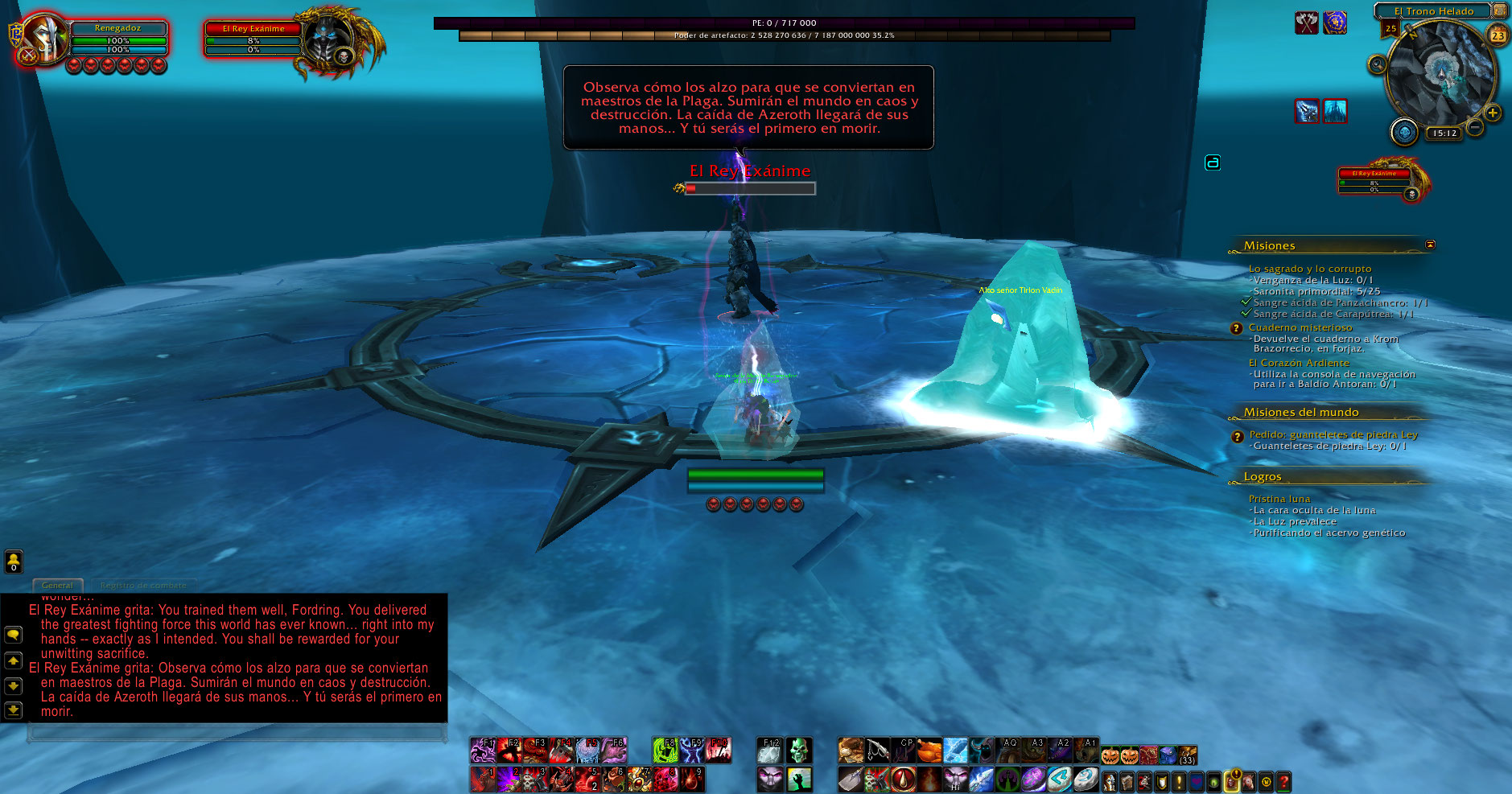Click the minimap tracking magnifier button
Image resolution: width=1512 pixels, height=794 pixels.
click(1377, 64)
